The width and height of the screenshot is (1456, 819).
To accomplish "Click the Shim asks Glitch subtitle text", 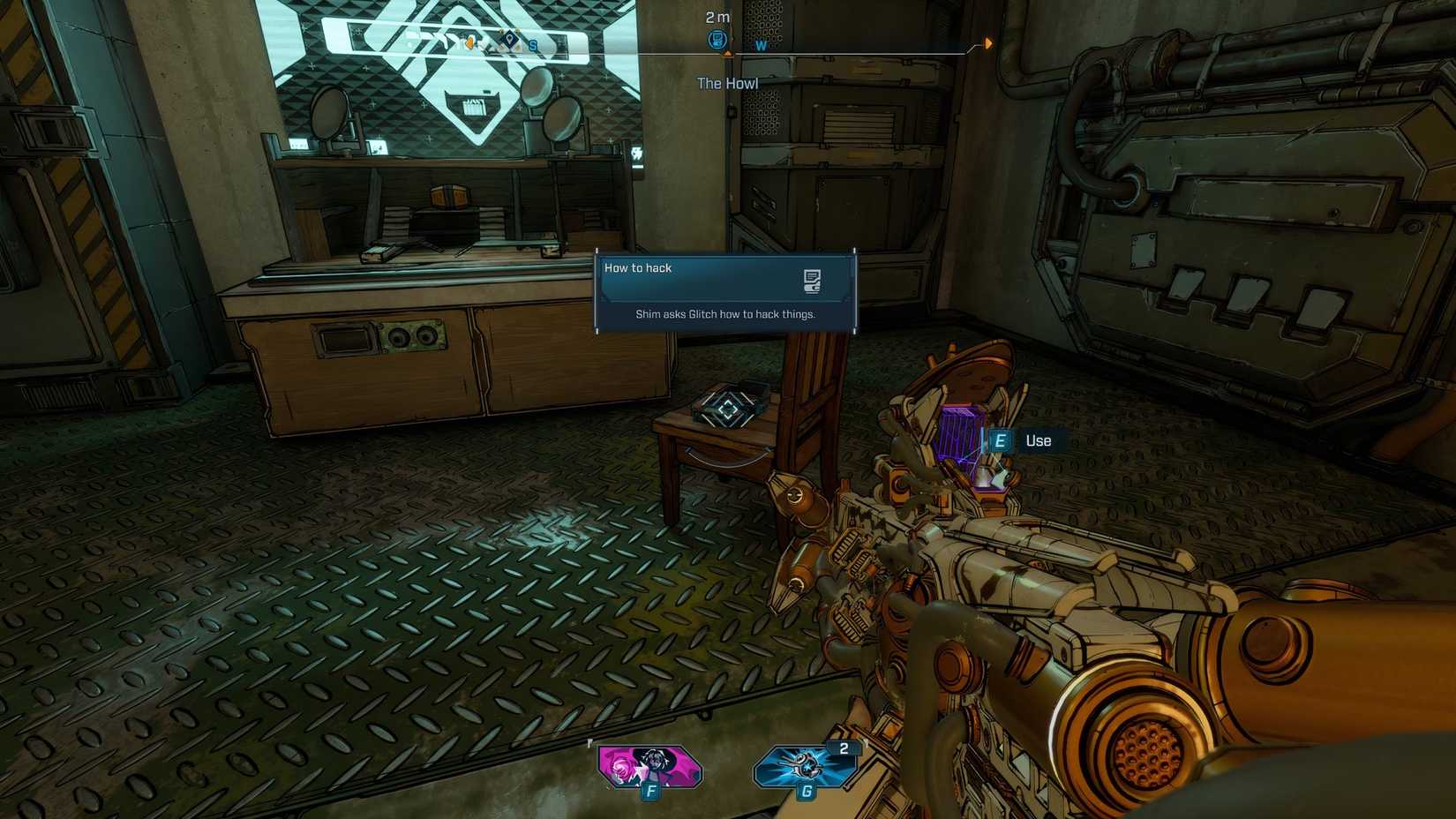I will (725, 313).
